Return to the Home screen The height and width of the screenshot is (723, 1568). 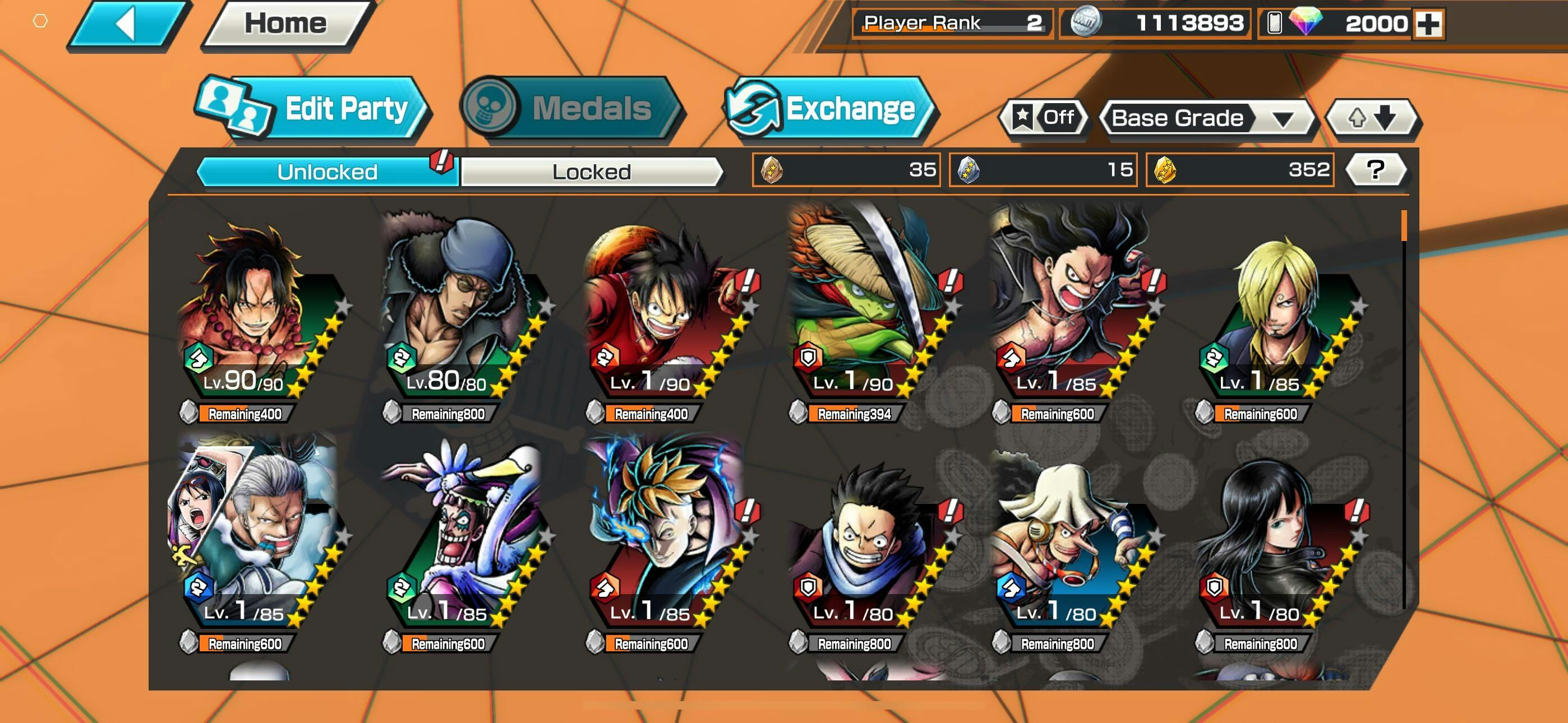(x=285, y=25)
